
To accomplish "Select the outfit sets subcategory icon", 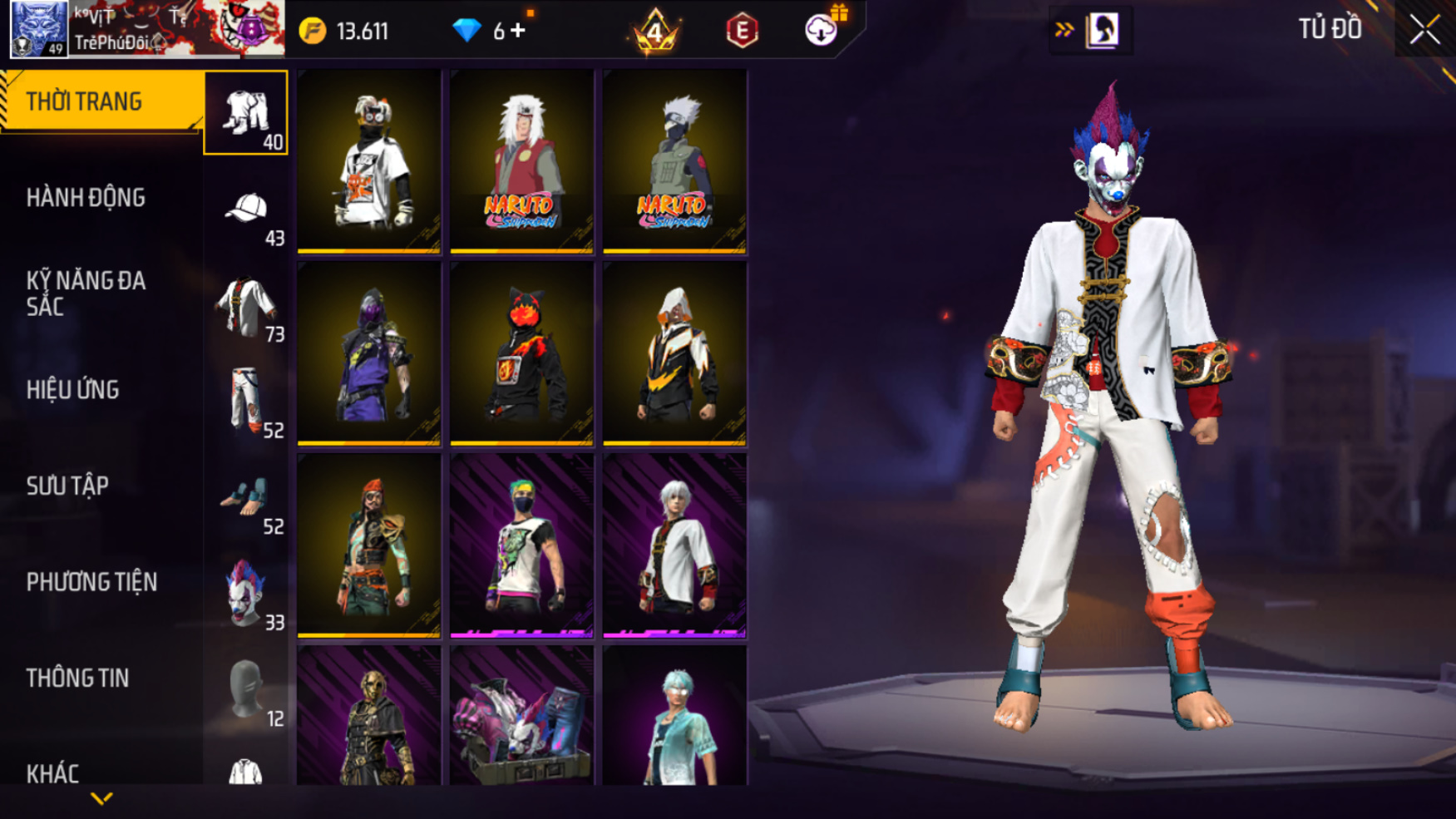I will (246, 113).
